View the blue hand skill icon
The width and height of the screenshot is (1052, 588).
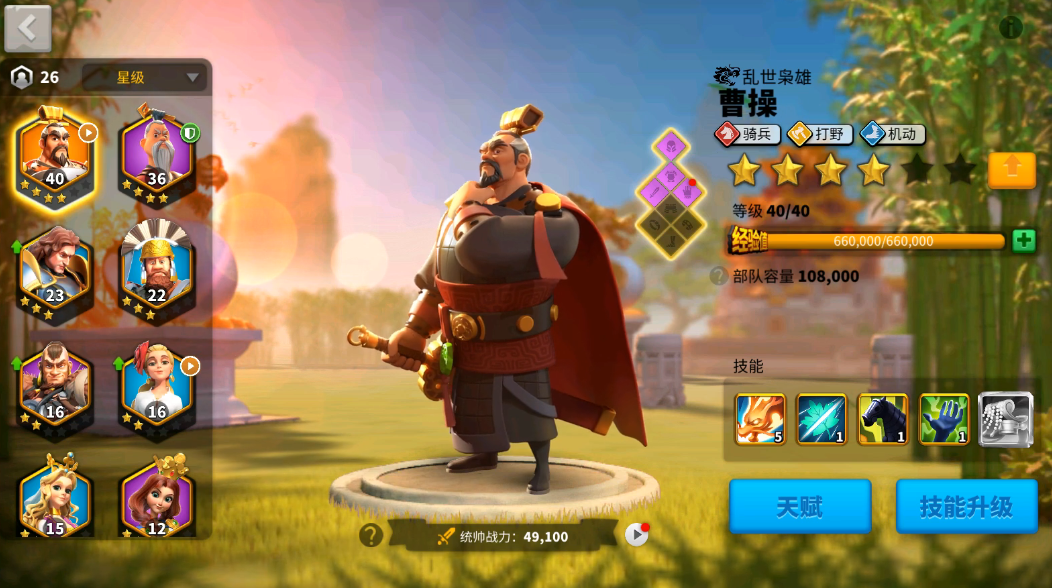point(944,418)
